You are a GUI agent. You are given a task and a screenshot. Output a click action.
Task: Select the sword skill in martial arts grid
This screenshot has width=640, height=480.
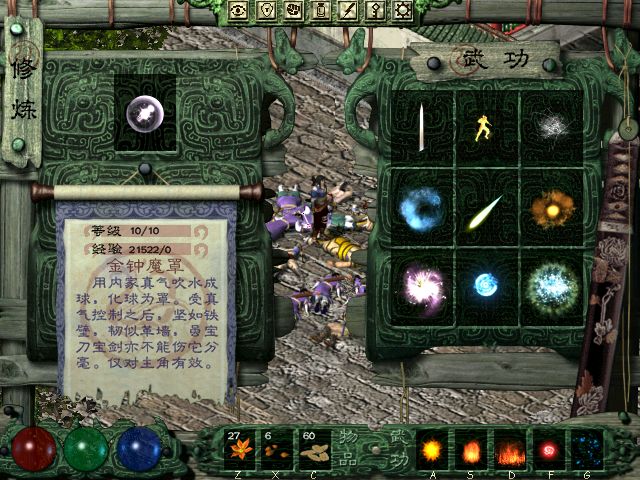pos(422,127)
